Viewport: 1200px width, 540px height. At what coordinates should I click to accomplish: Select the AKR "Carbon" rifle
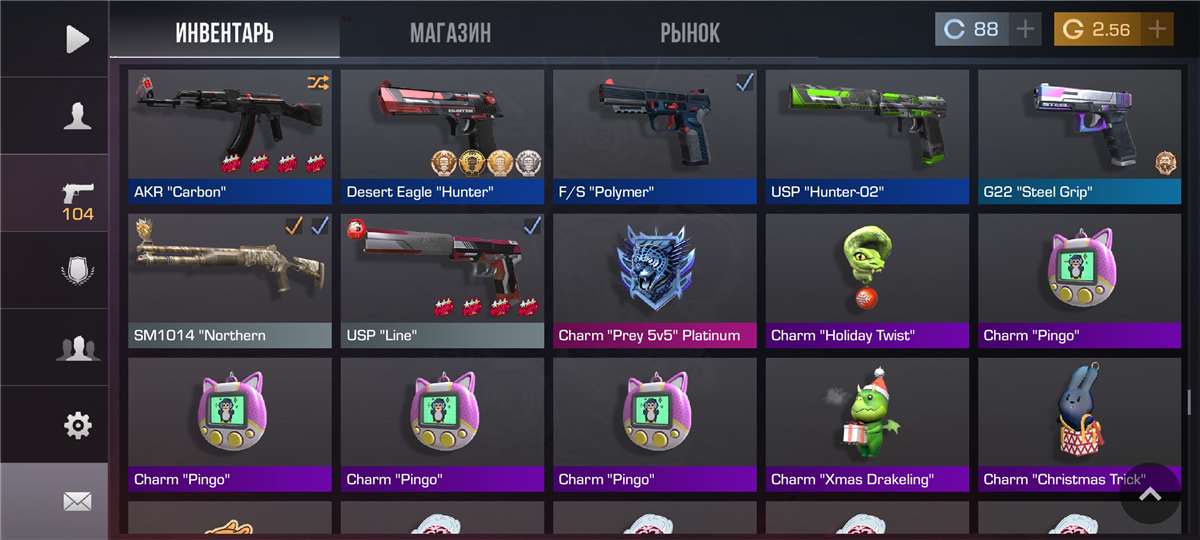pyautogui.click(x=230, y=136)
